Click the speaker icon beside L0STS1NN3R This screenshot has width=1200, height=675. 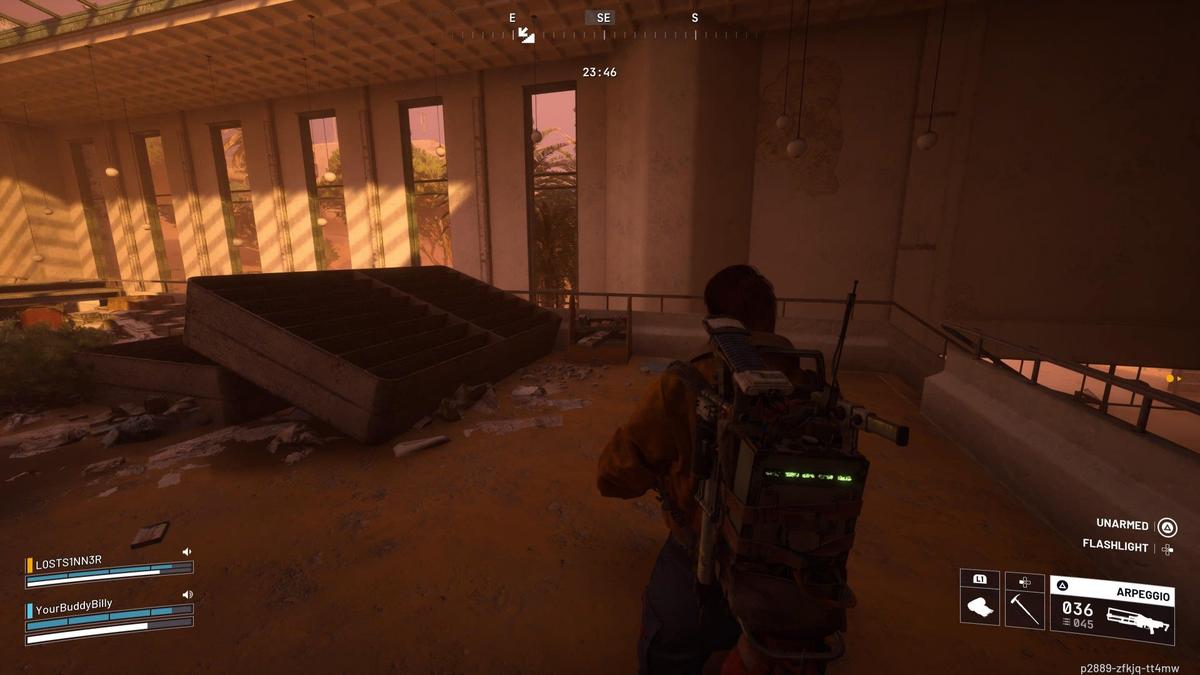click(187, 551)
